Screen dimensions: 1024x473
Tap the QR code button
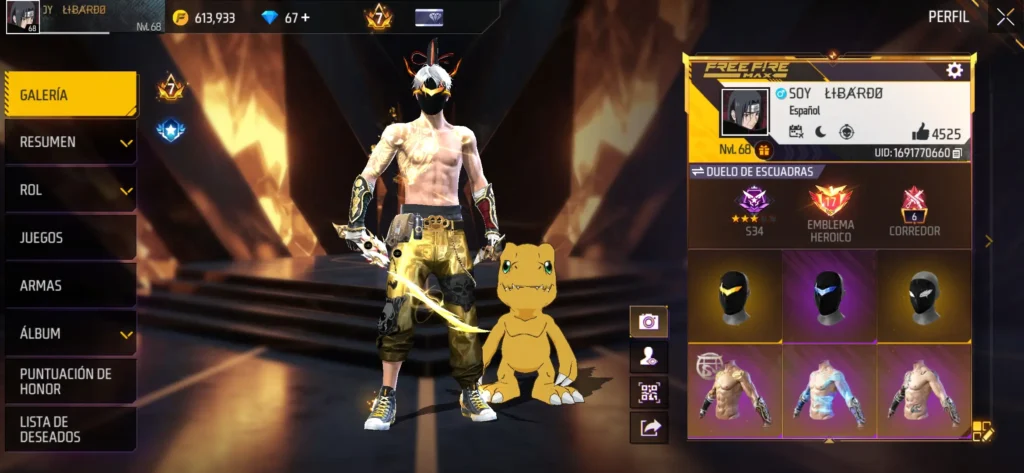click(649, 392)
